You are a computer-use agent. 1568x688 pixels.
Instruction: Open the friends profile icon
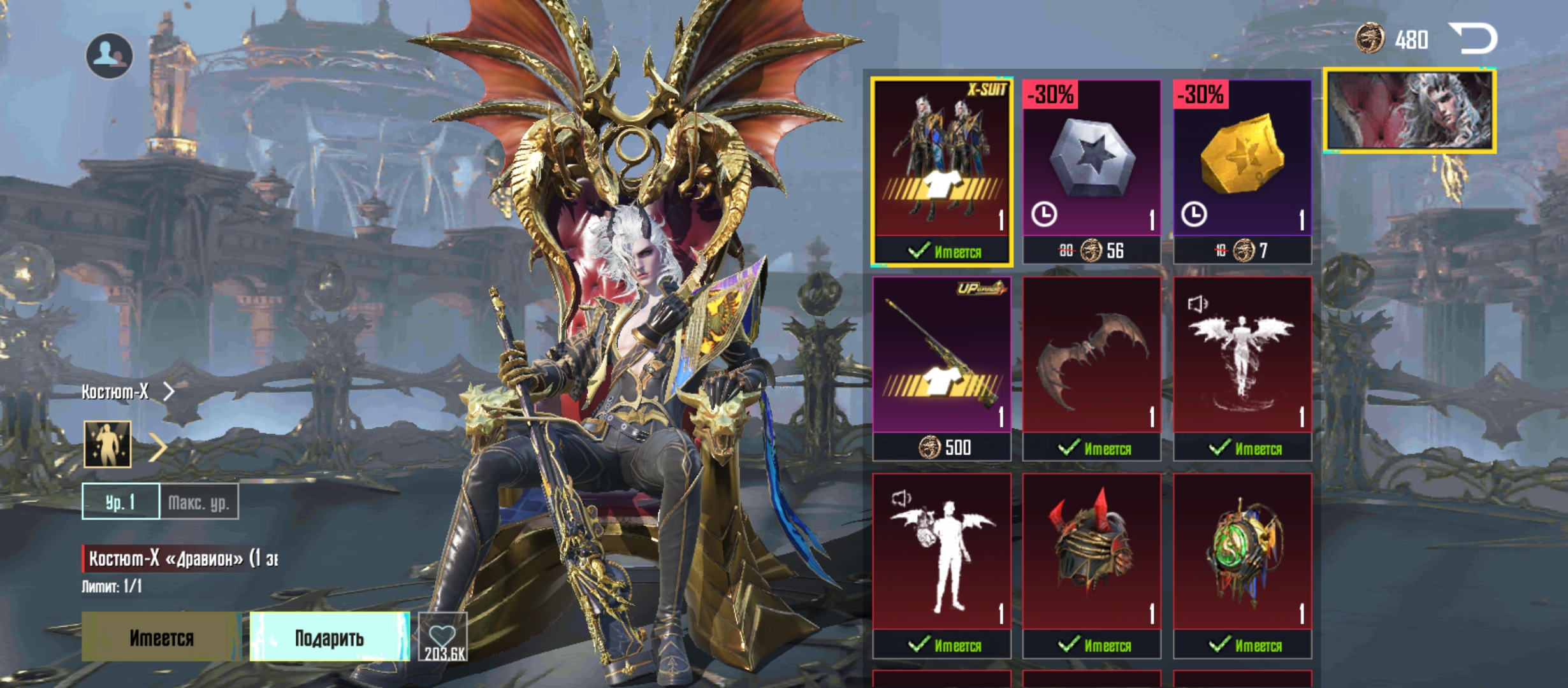[110, 56]
